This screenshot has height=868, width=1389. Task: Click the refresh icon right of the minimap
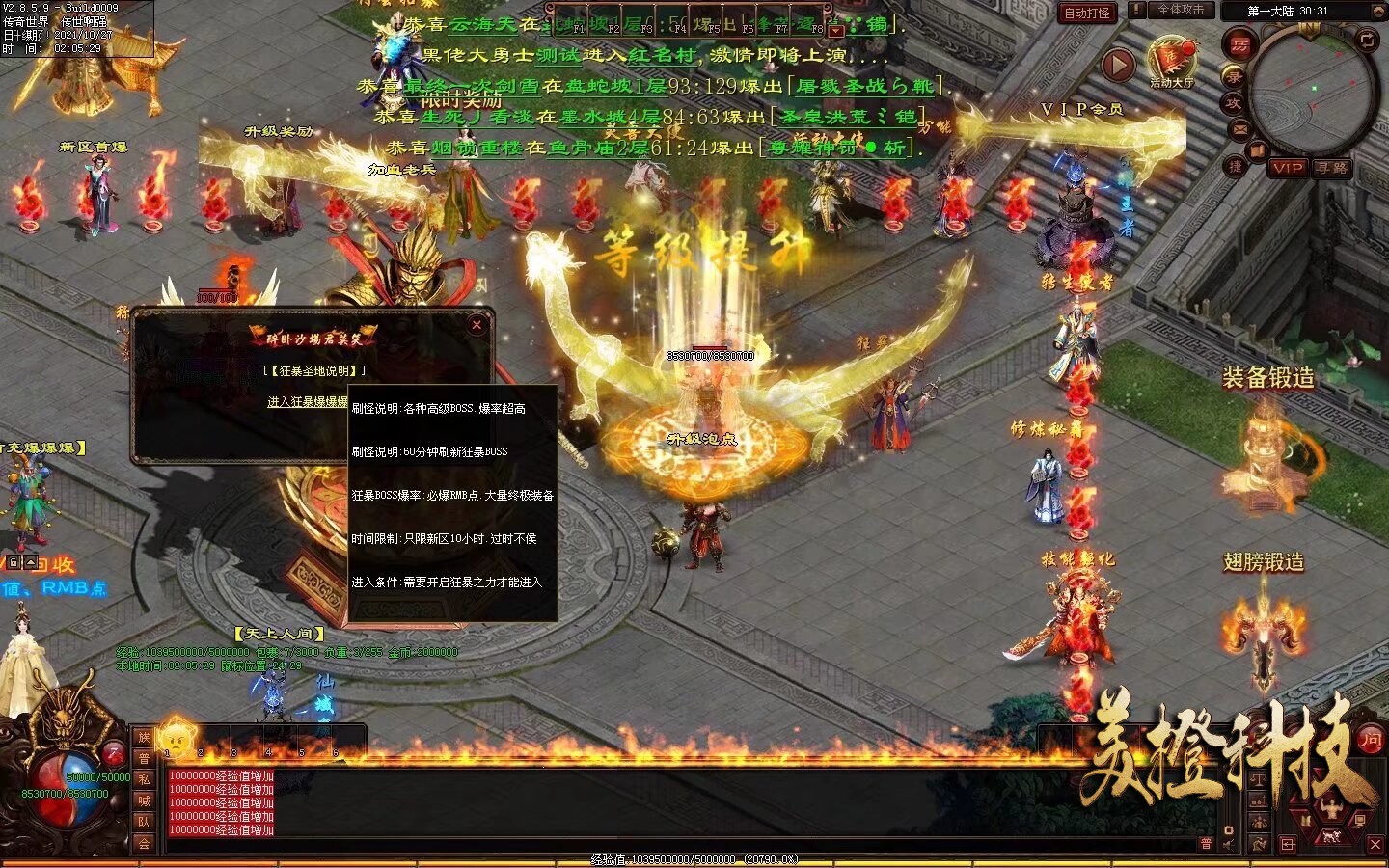[x=1366, y=41]
